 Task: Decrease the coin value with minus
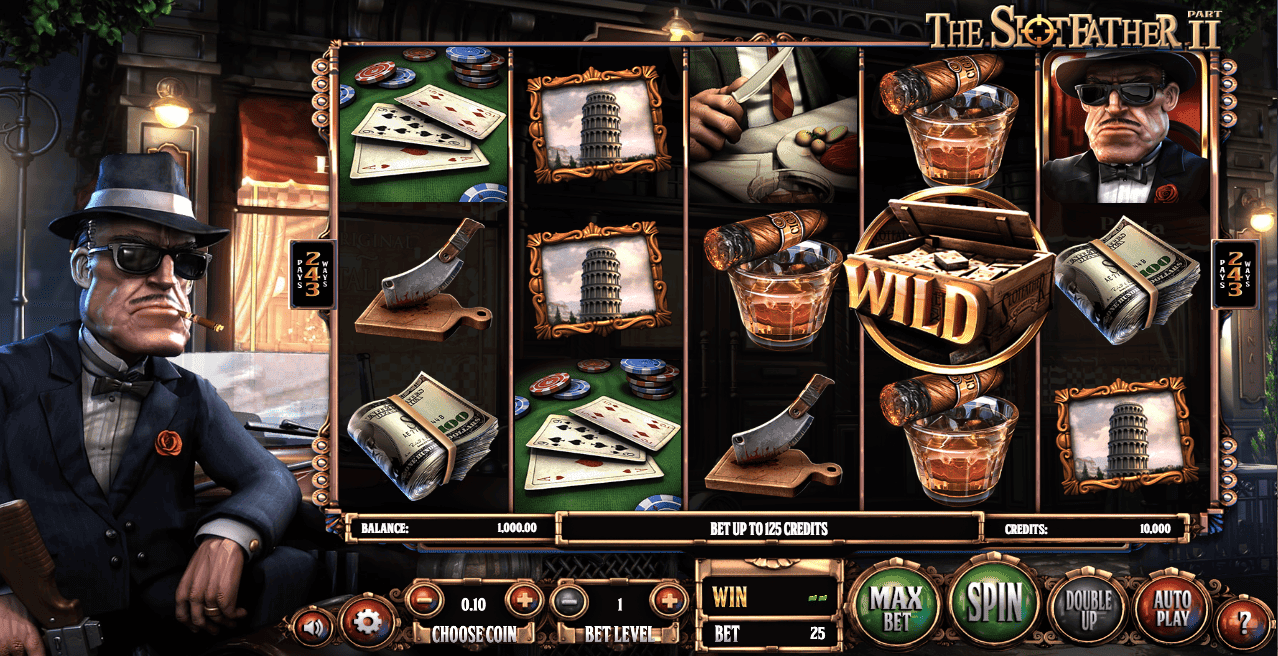tap(424, 602)
